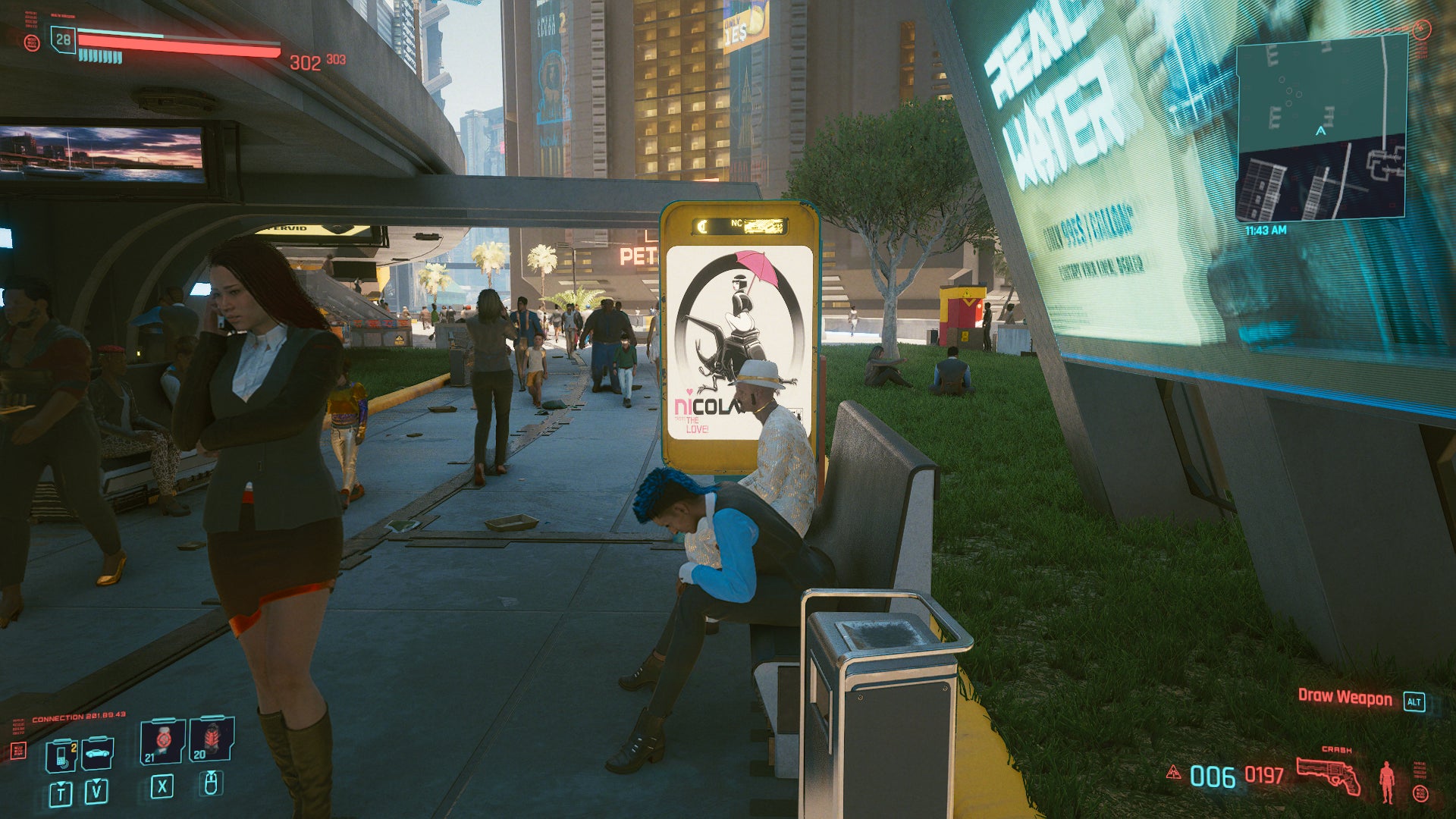Click the vehicle summon car icon
The image size is (1456, 819).
click(97, 754)
